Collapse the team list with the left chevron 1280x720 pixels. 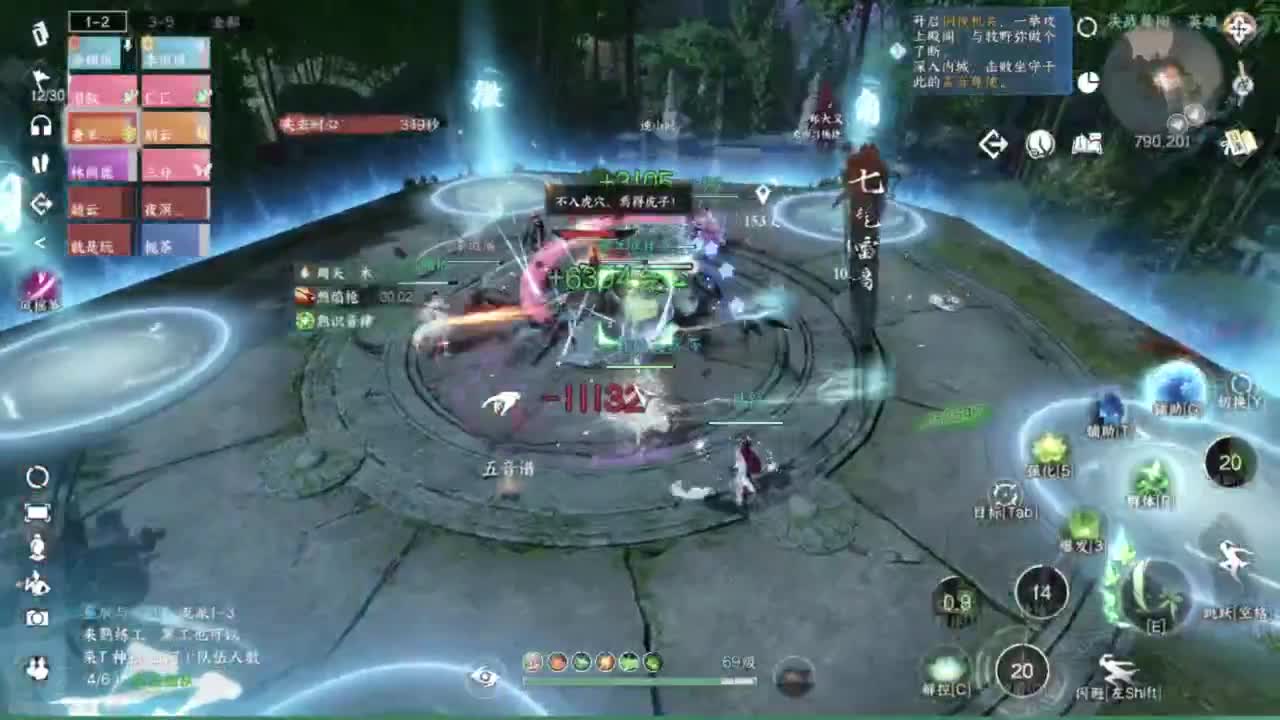pos(40,240)
